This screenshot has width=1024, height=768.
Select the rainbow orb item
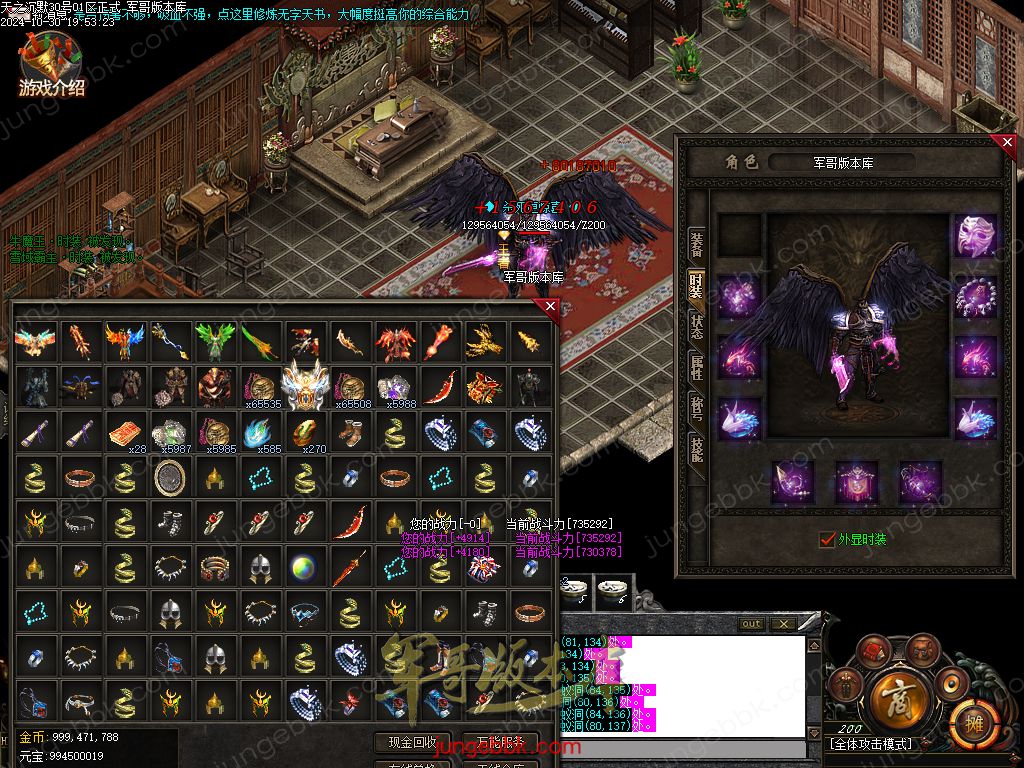tap(303, 569)
